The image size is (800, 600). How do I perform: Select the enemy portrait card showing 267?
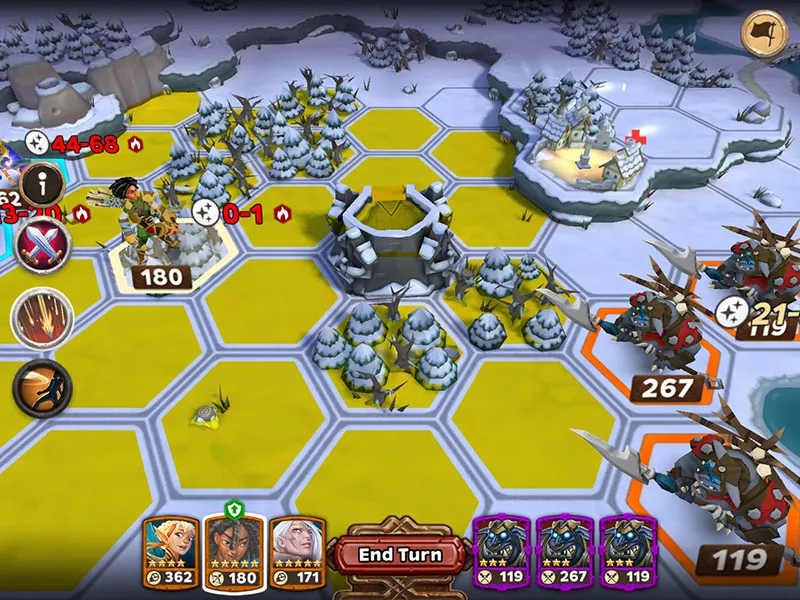[565, 549]
